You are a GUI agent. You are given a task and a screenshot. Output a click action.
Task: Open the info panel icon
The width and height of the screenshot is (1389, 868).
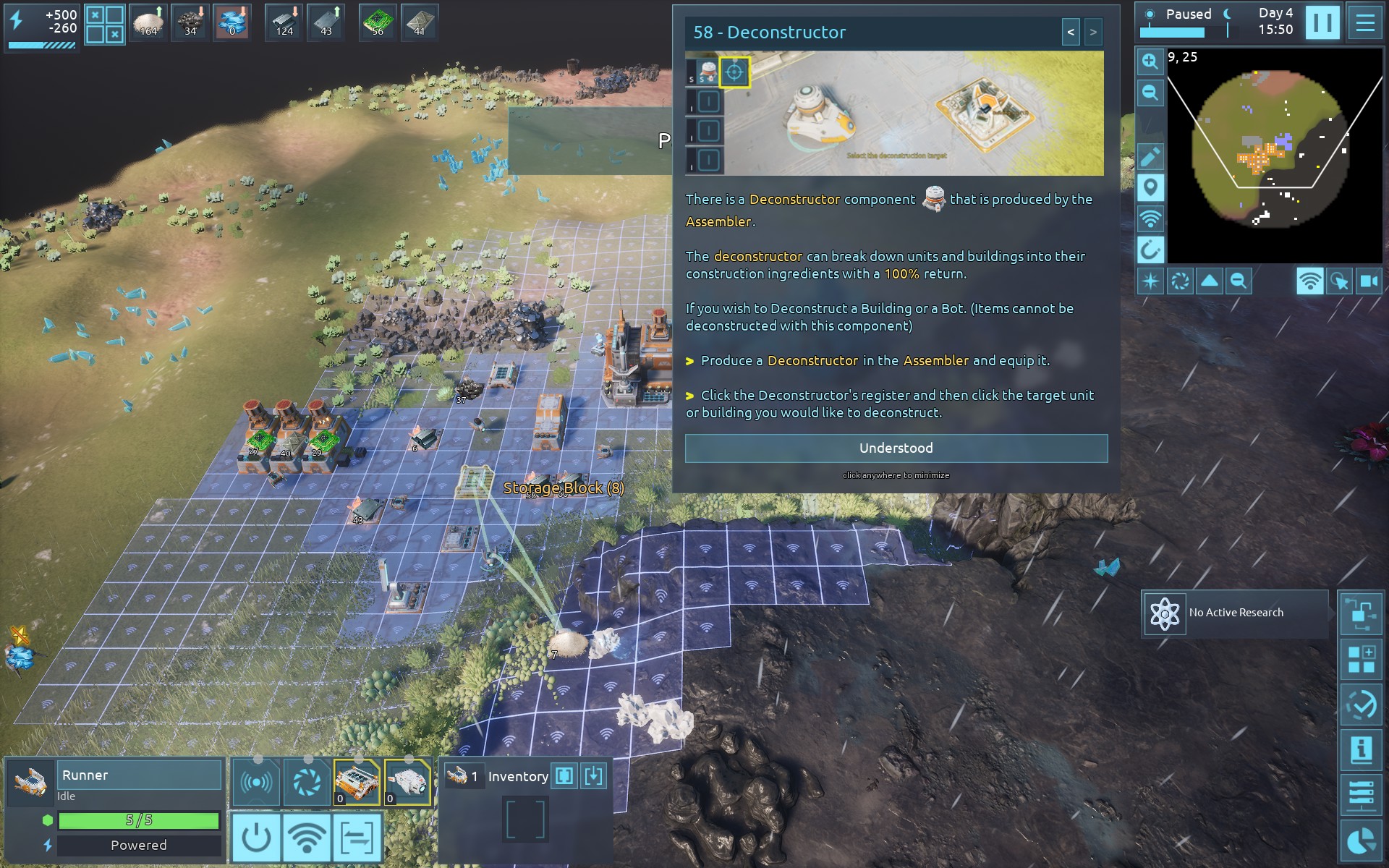point(1361,749)
